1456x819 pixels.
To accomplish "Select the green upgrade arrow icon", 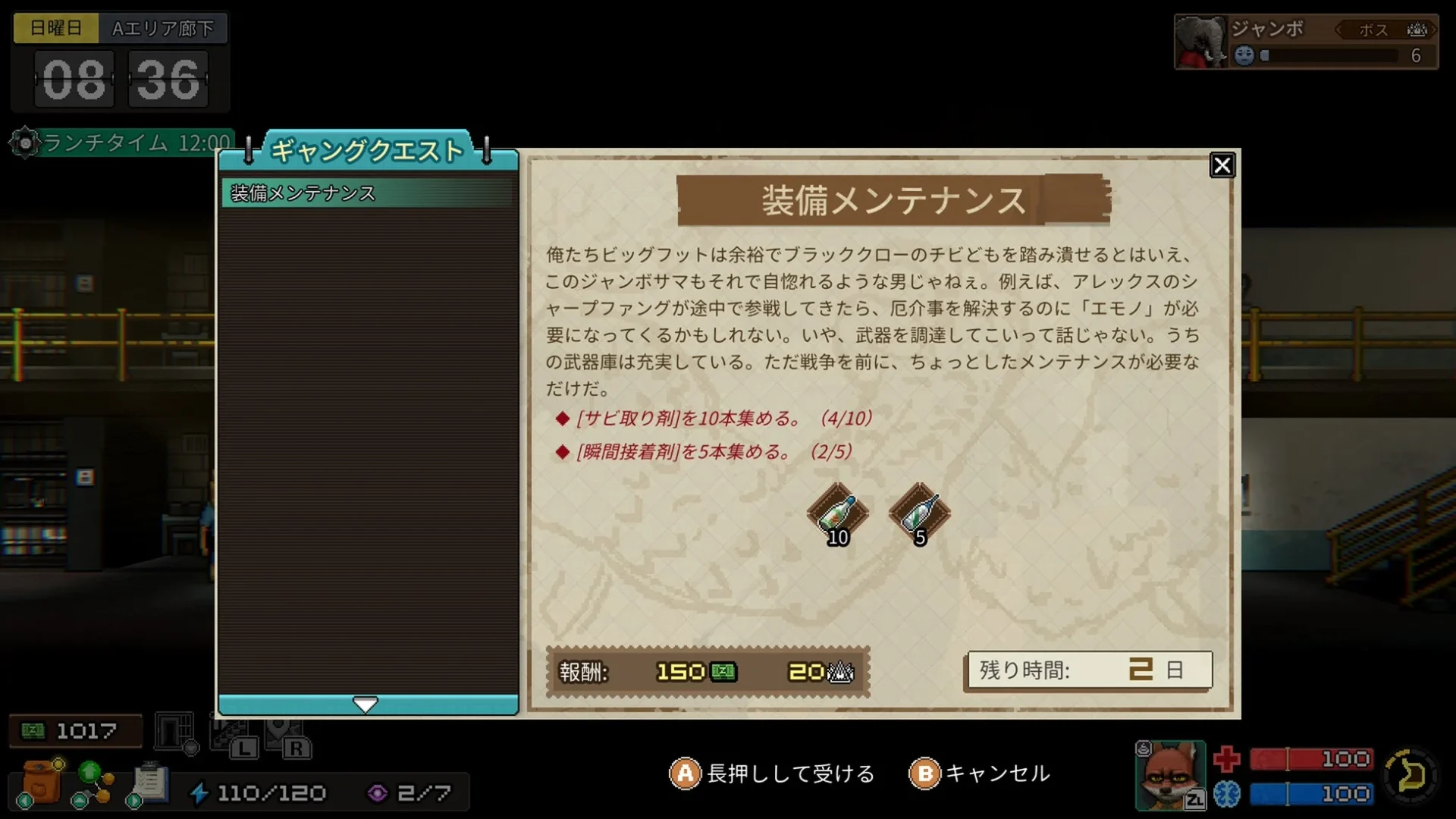I will 89,773.
